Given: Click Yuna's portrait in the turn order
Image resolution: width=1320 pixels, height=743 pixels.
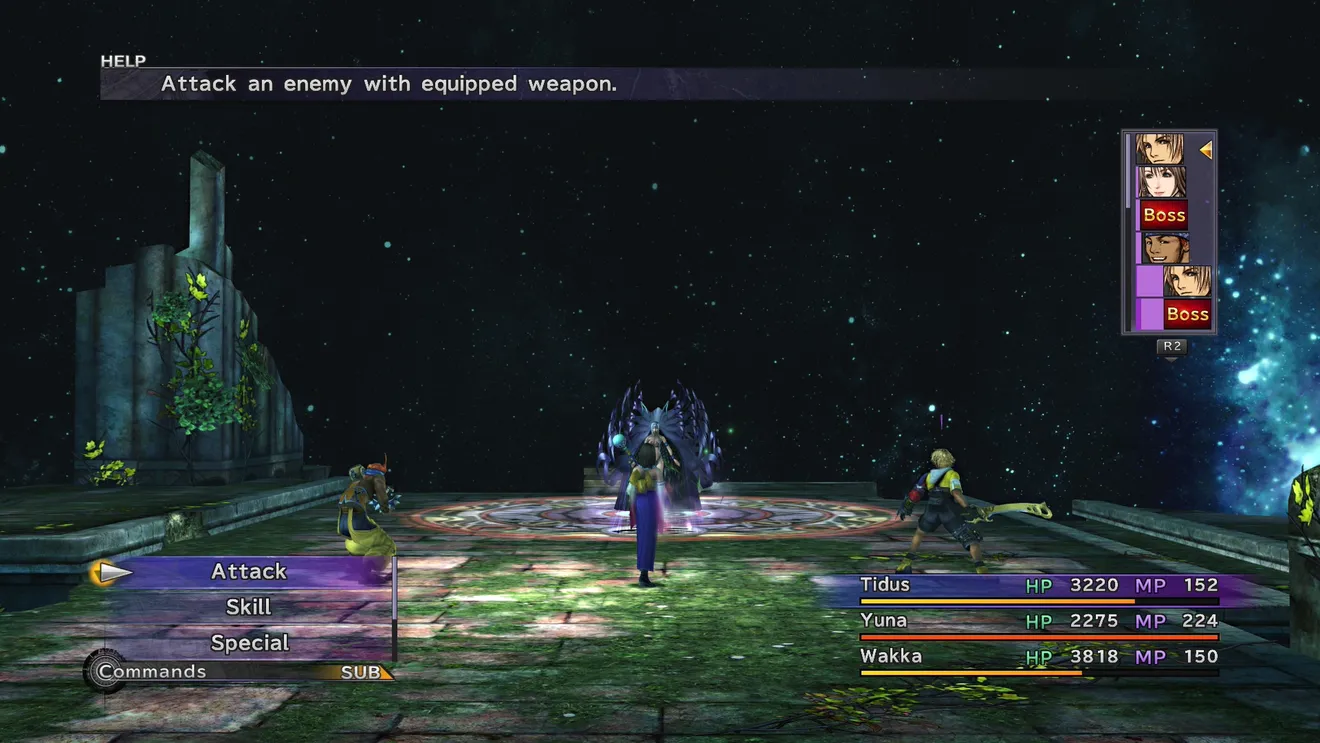Looking at the screenshot, I should click(x=1163, y=182).
